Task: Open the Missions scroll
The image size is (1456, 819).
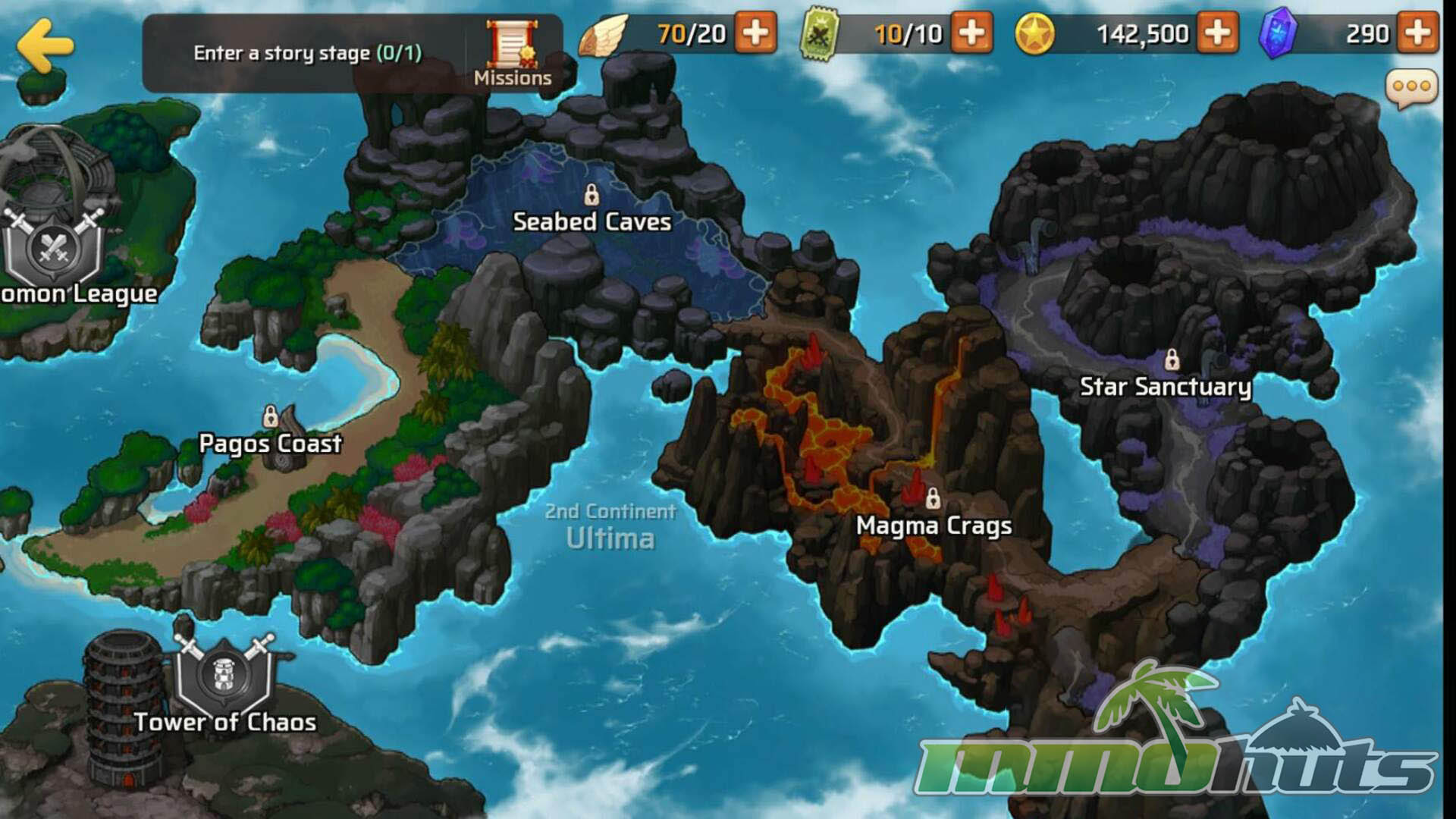Action: click(513, 53)
